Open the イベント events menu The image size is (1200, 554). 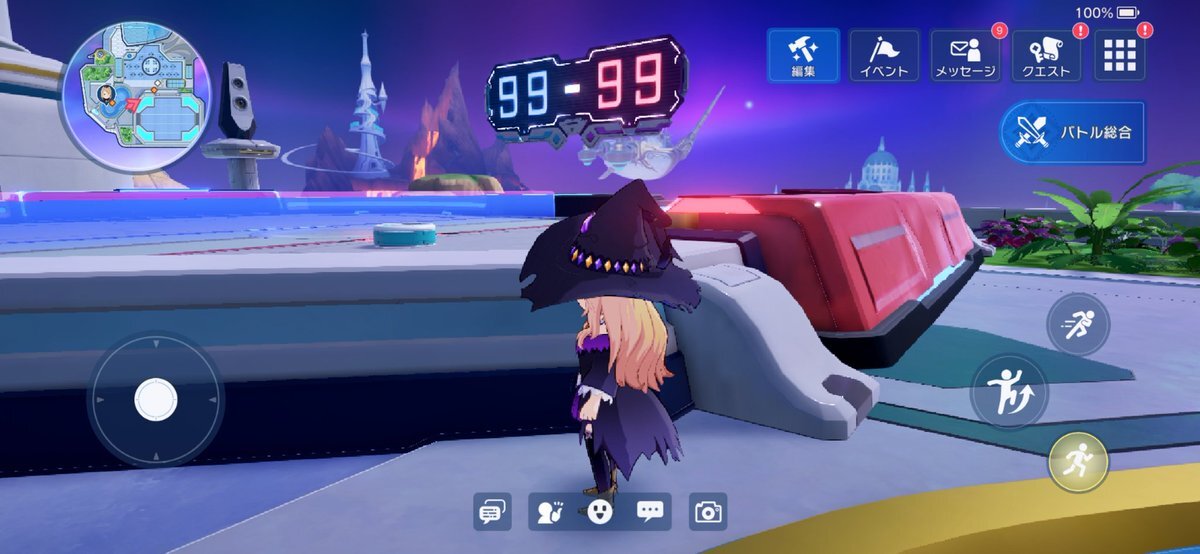884,55
